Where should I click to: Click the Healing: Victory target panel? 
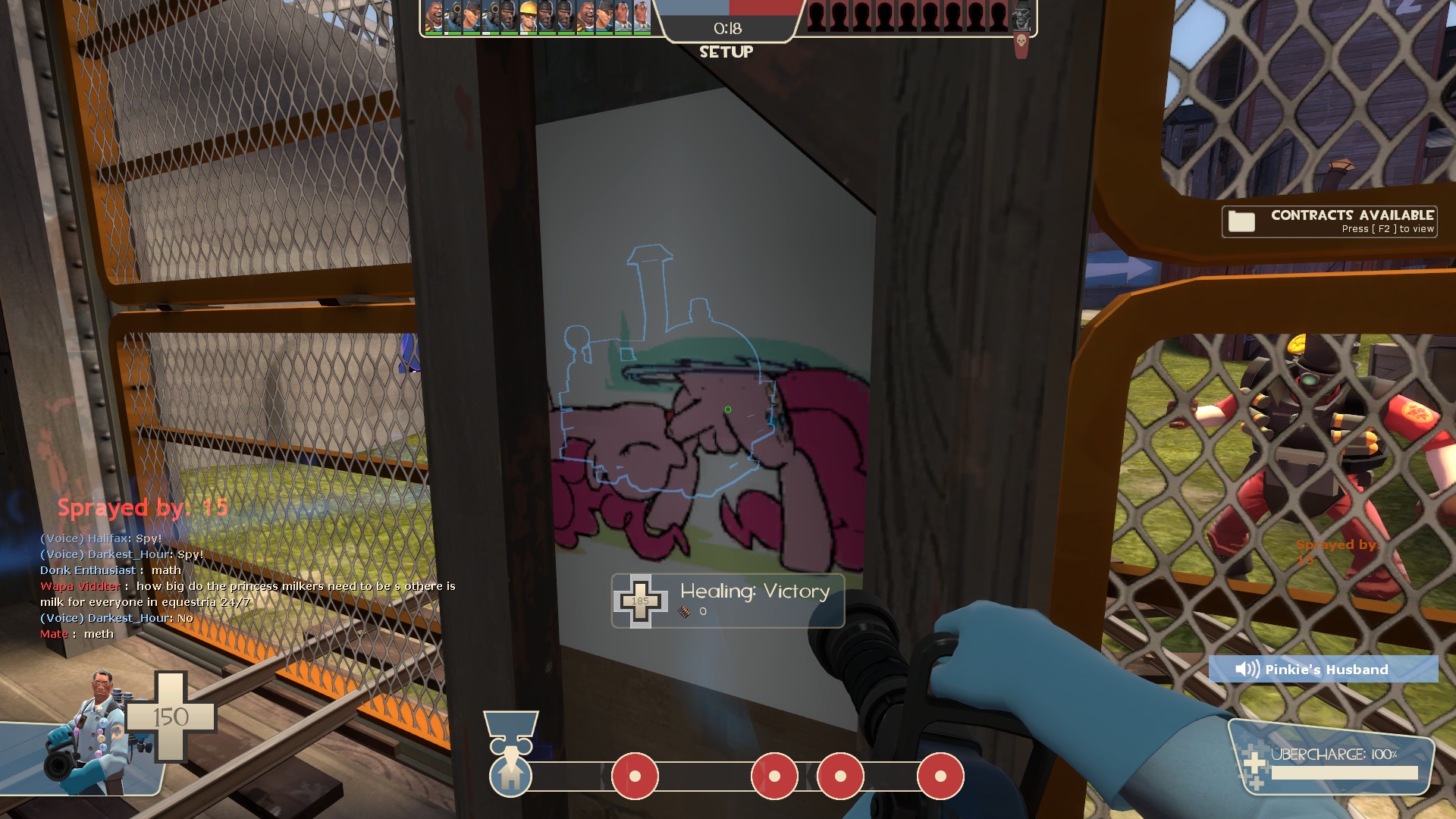728,601
